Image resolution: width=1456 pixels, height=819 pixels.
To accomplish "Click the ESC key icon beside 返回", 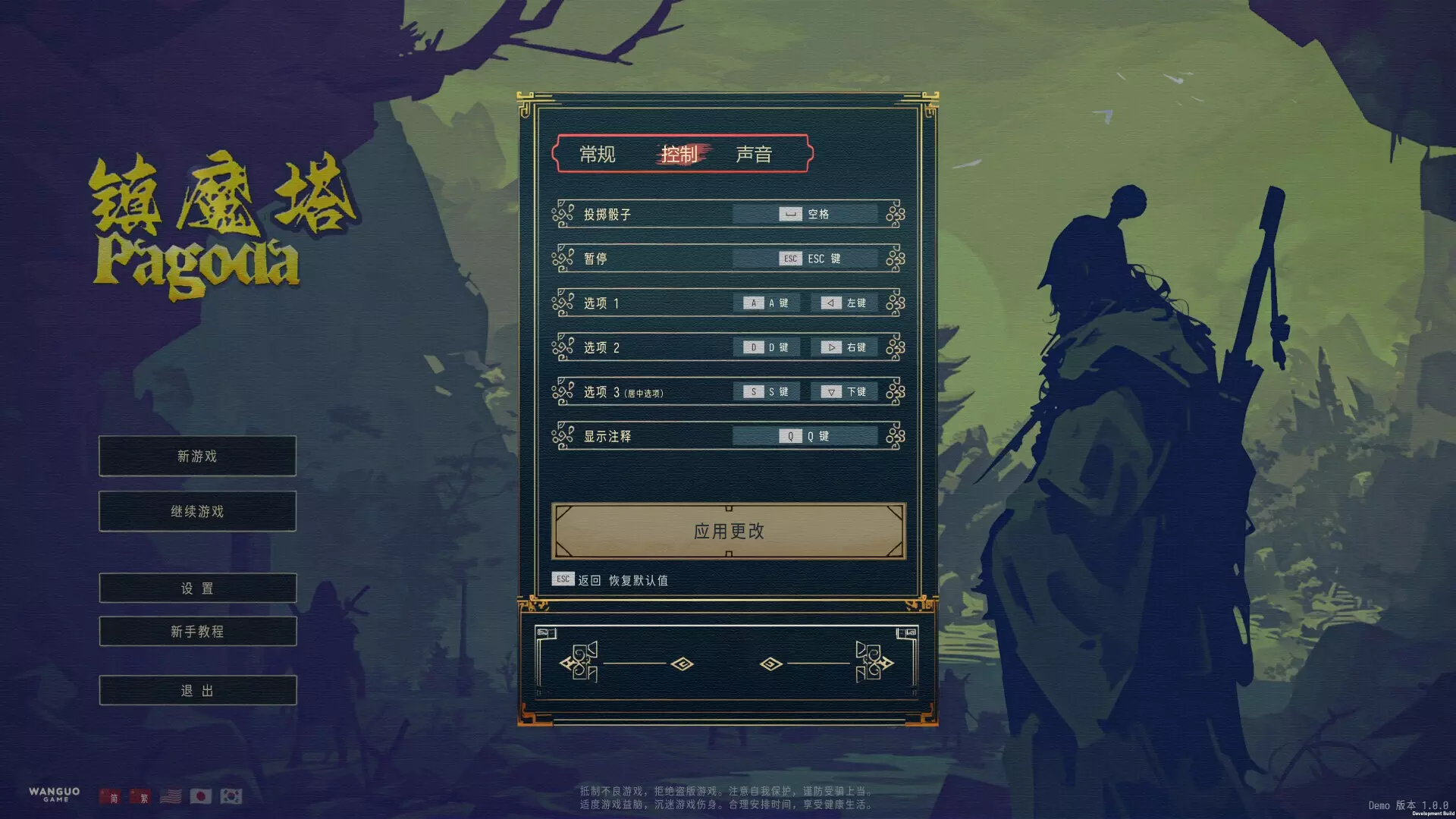I will tap(563, 579).
